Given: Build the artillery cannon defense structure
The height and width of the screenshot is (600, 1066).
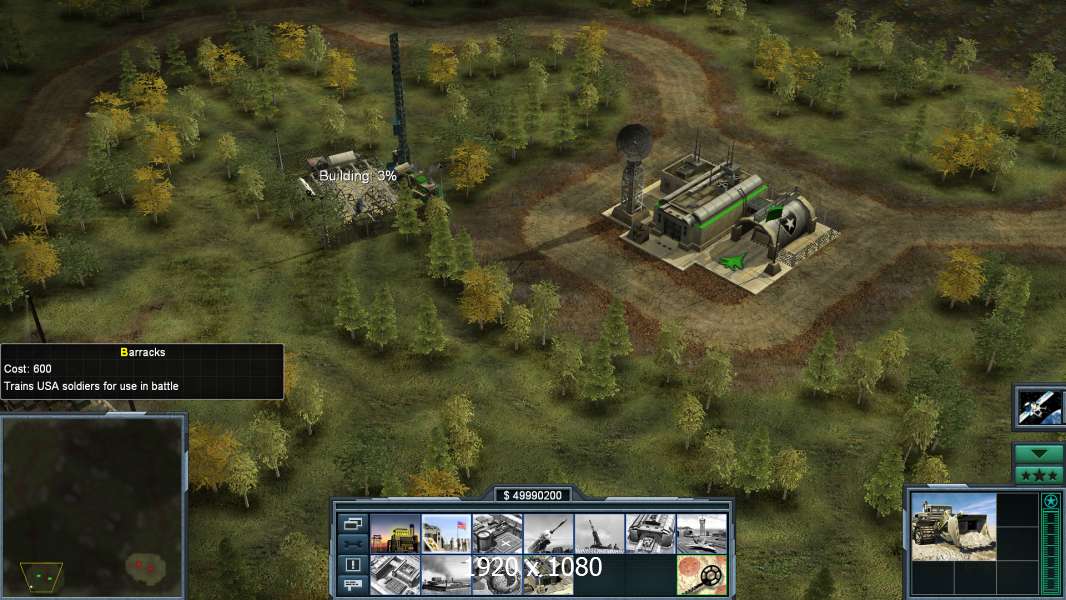Looking at the screenshot, I should pyautogui.click(x=600, y=534).
